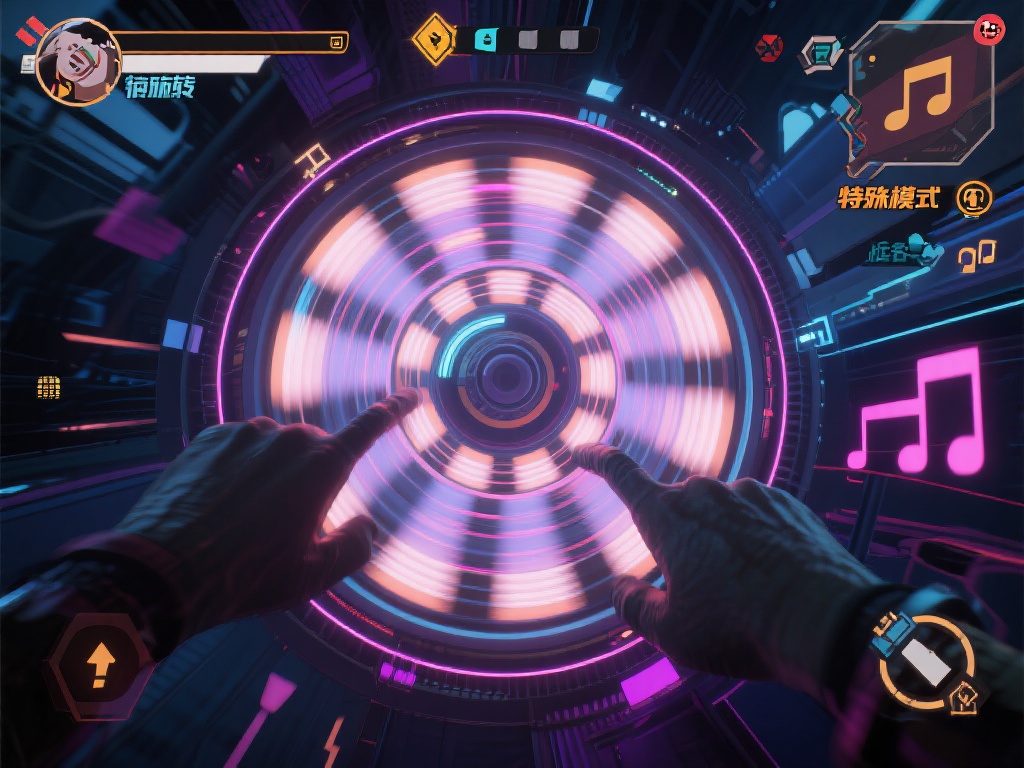This screenshot has height=768, width=1024.
Task: Select the small orange music notes icon
Action: [976, 256]
